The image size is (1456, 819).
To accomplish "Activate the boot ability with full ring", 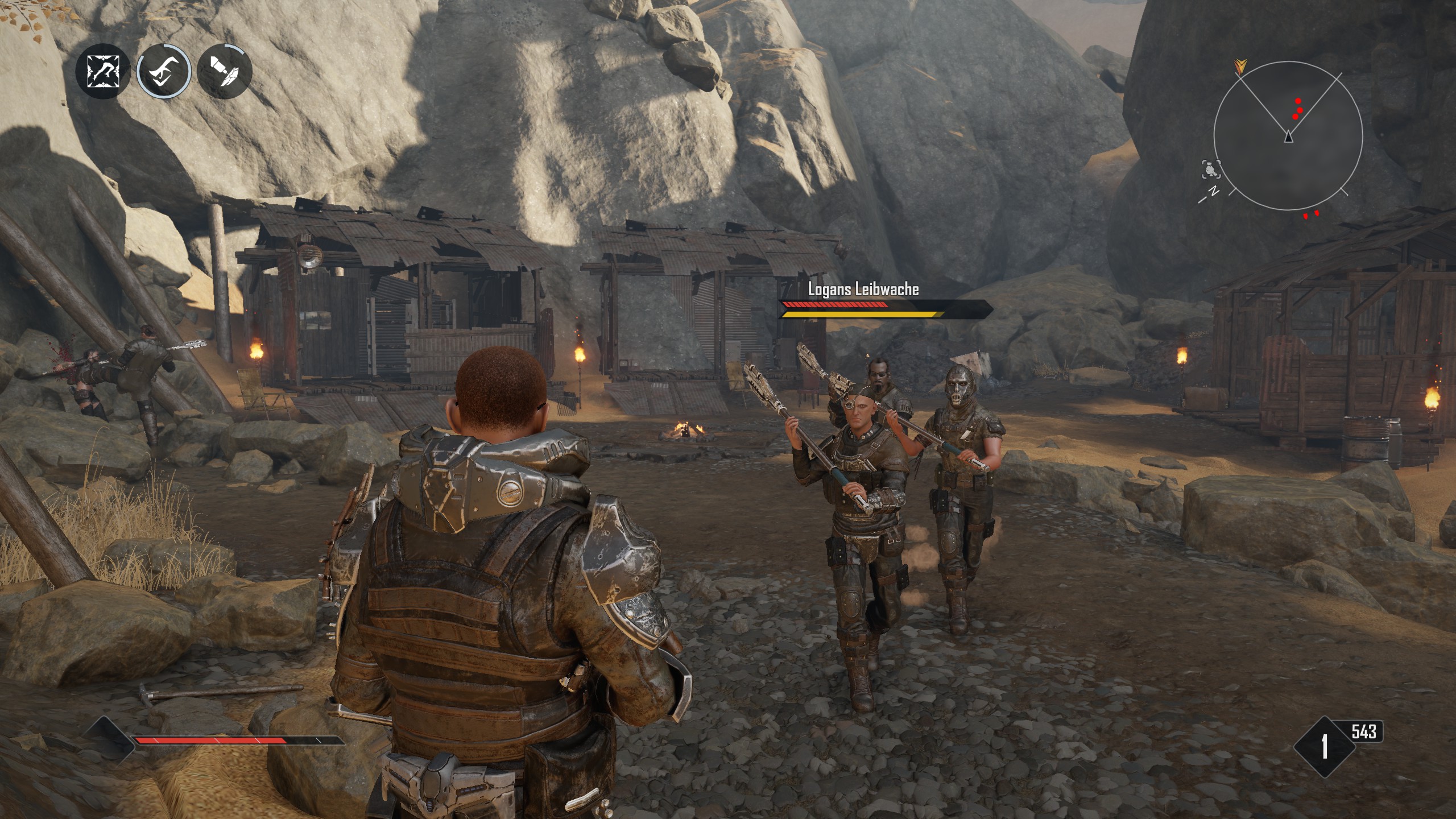I will [164, 72].
